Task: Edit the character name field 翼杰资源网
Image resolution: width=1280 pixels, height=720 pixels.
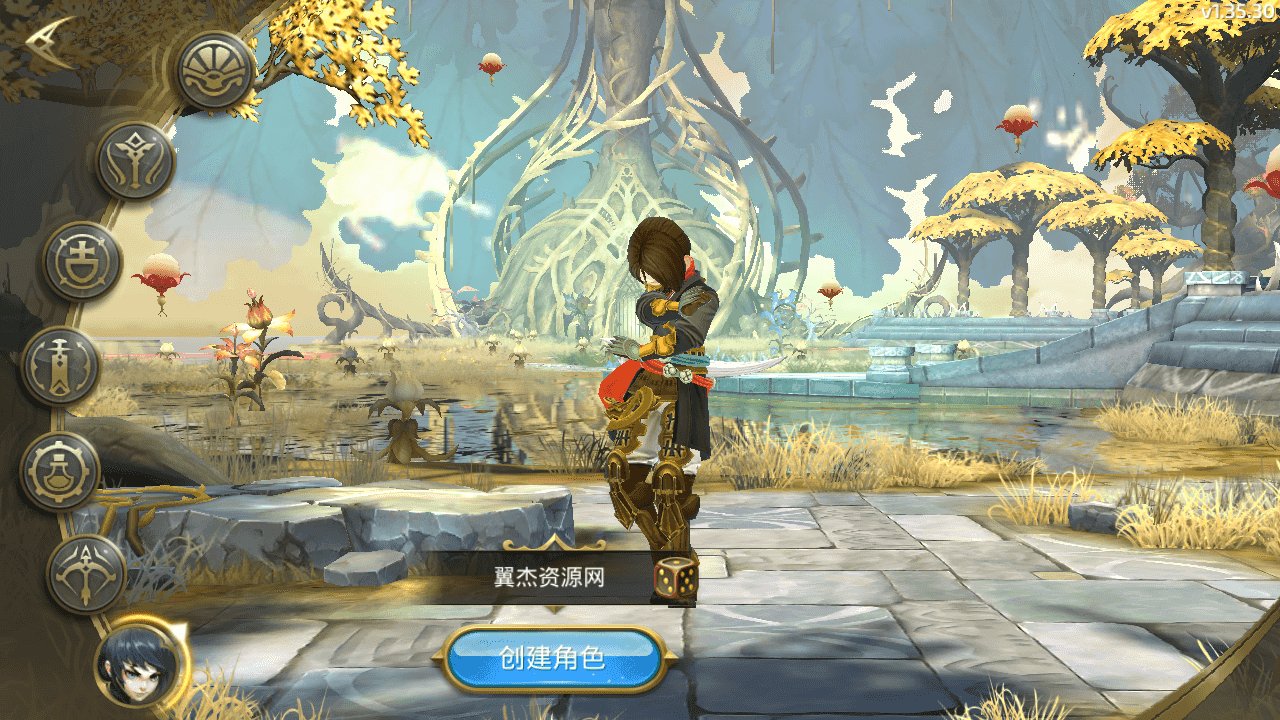Action: (549, 577)
